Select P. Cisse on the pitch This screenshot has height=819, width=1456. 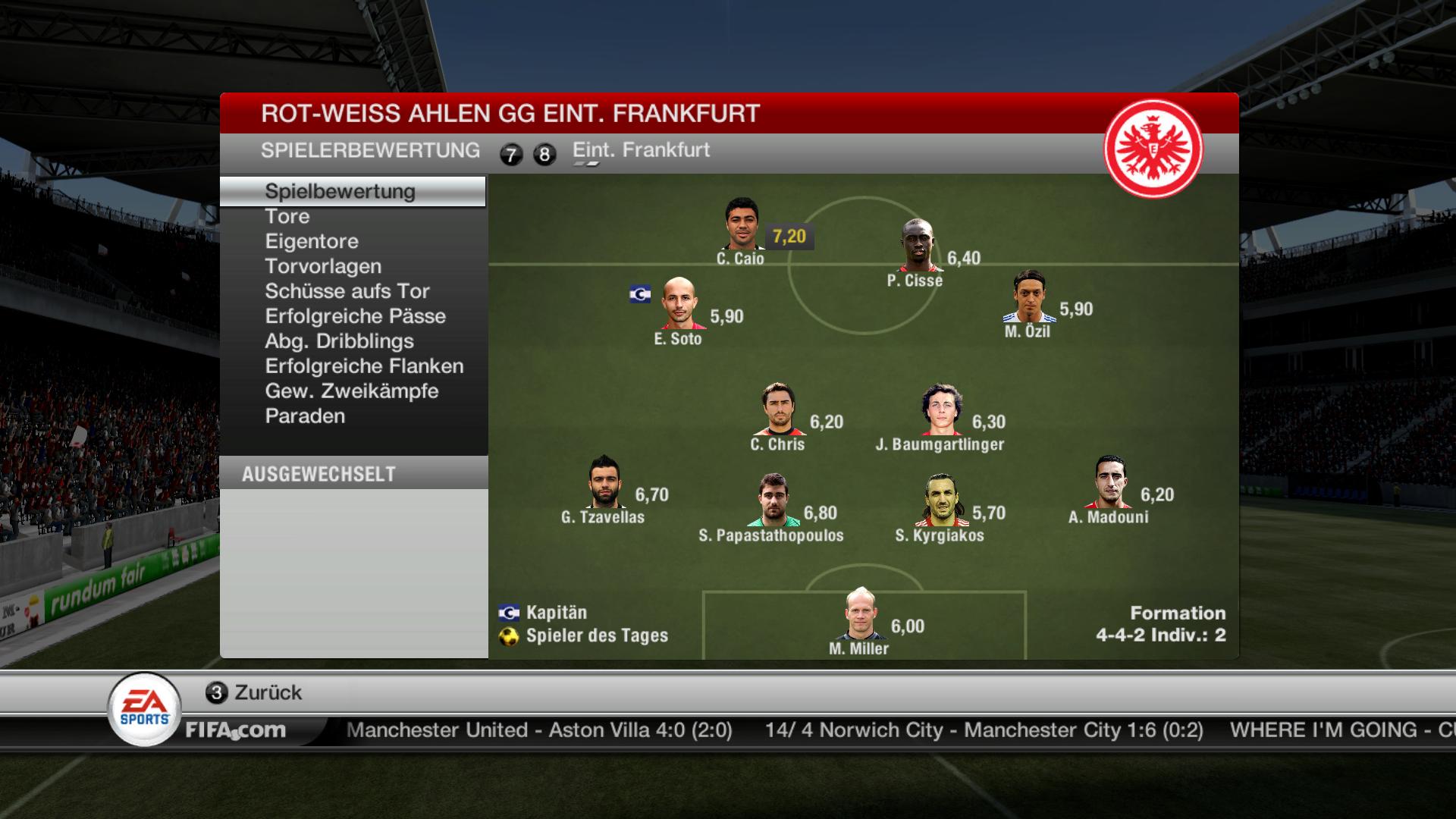[x=918, y=246]
